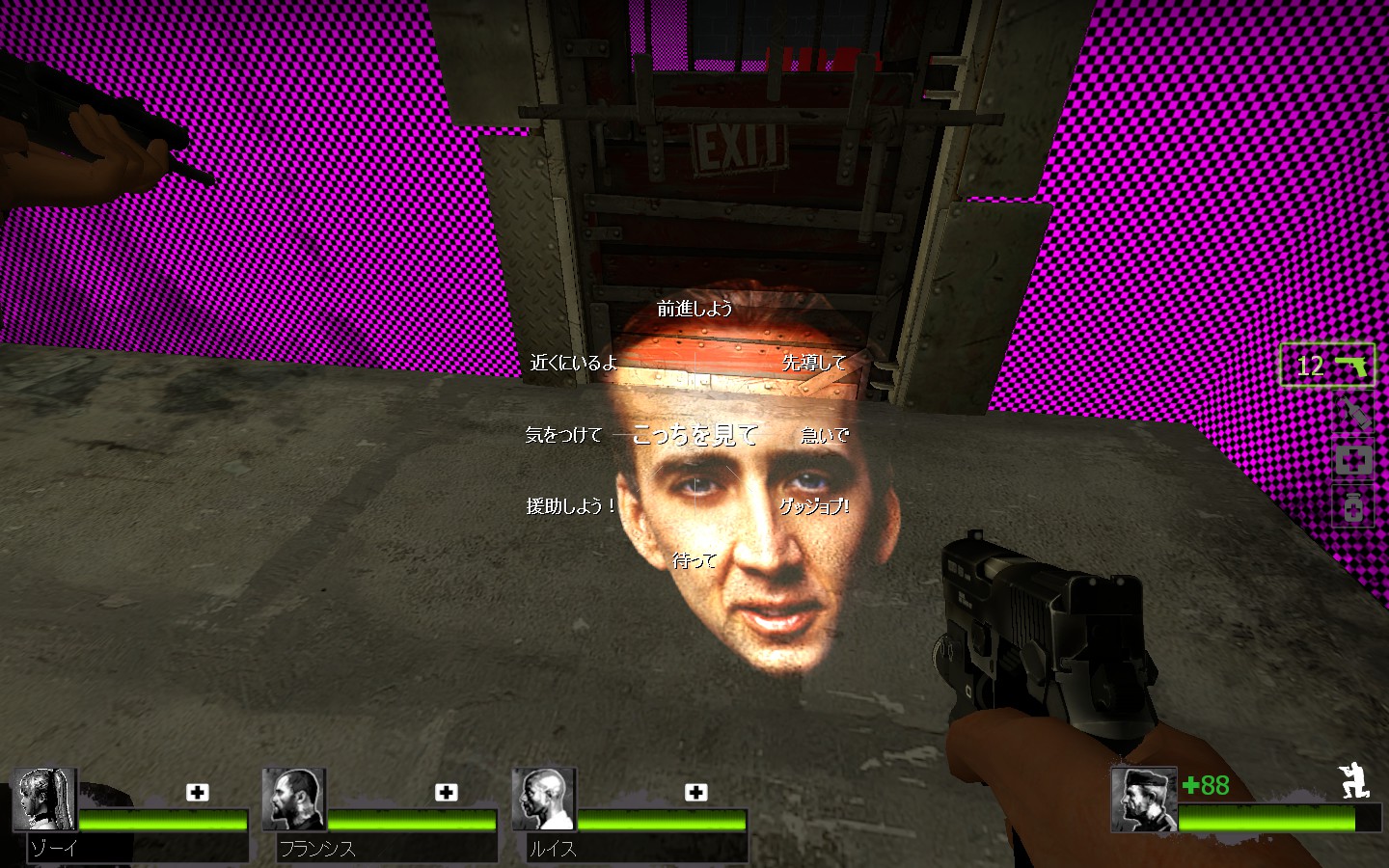
Task: Choose 待って from the radial command menu
Action: [x=696, y=558]
